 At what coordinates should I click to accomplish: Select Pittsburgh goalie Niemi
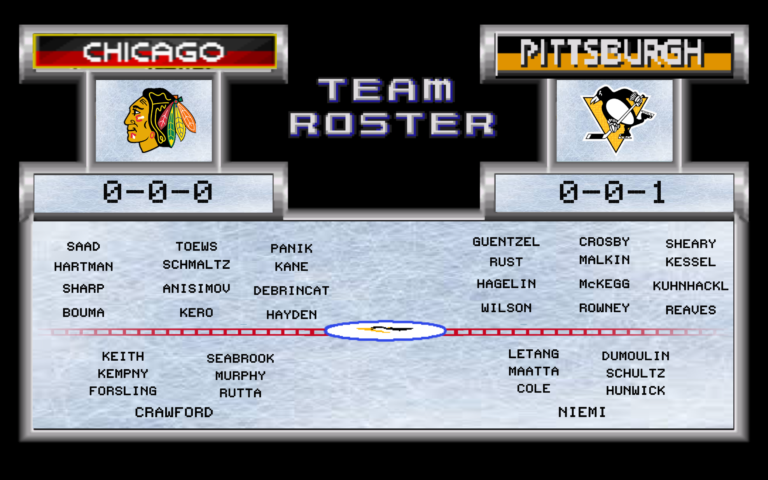582,411
